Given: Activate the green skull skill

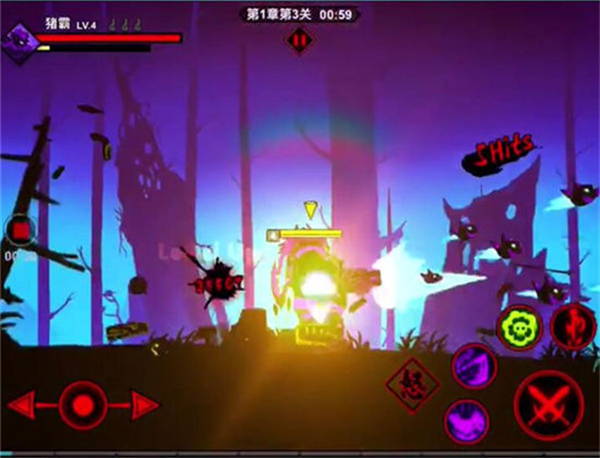Looking at the screenshot, I should tap(521, 325).
